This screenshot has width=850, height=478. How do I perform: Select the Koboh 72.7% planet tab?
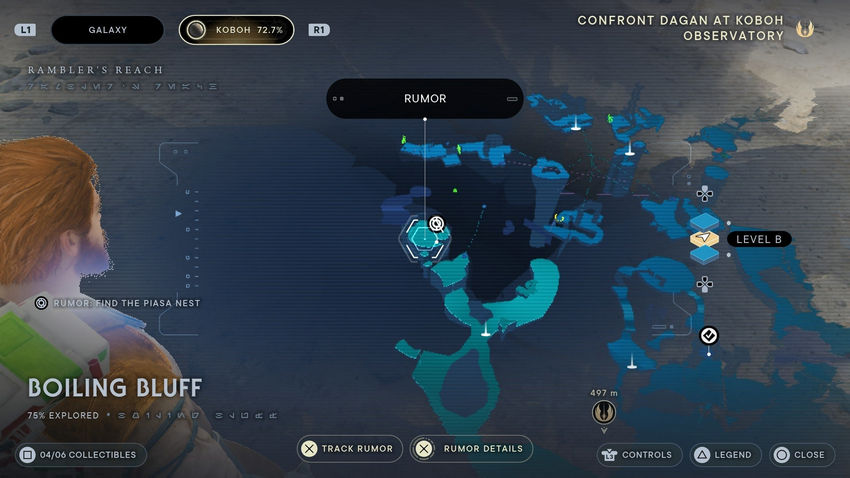click(x=237, y=30)
